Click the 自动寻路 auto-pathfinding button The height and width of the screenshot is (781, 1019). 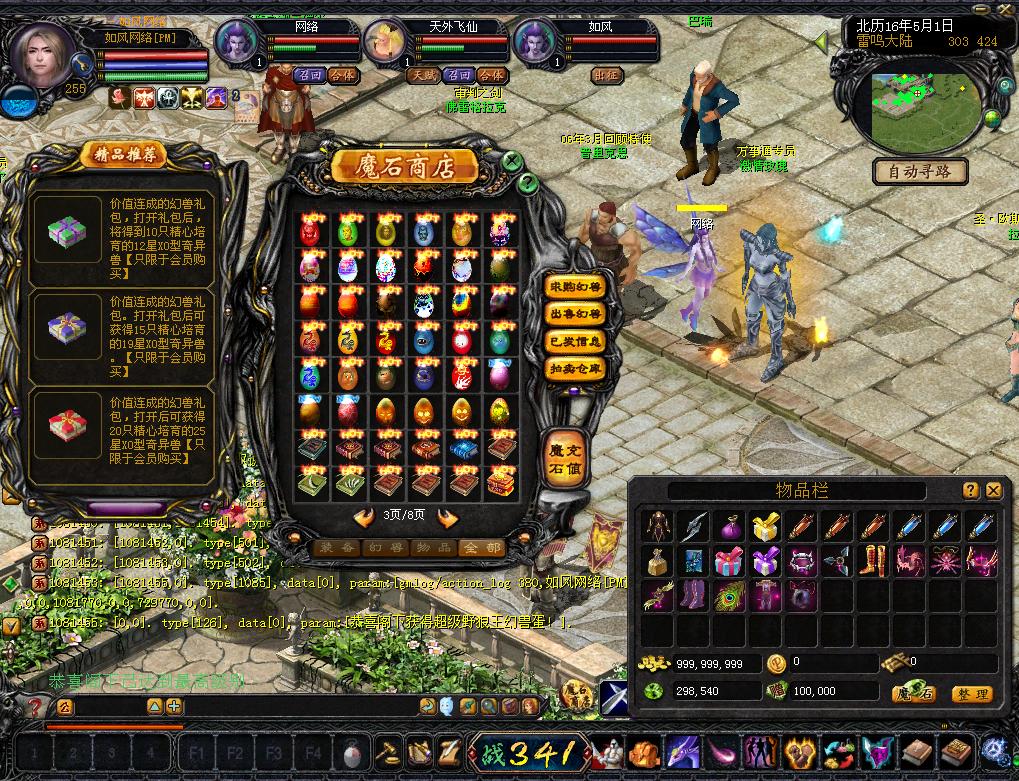(x=920, y=172)
